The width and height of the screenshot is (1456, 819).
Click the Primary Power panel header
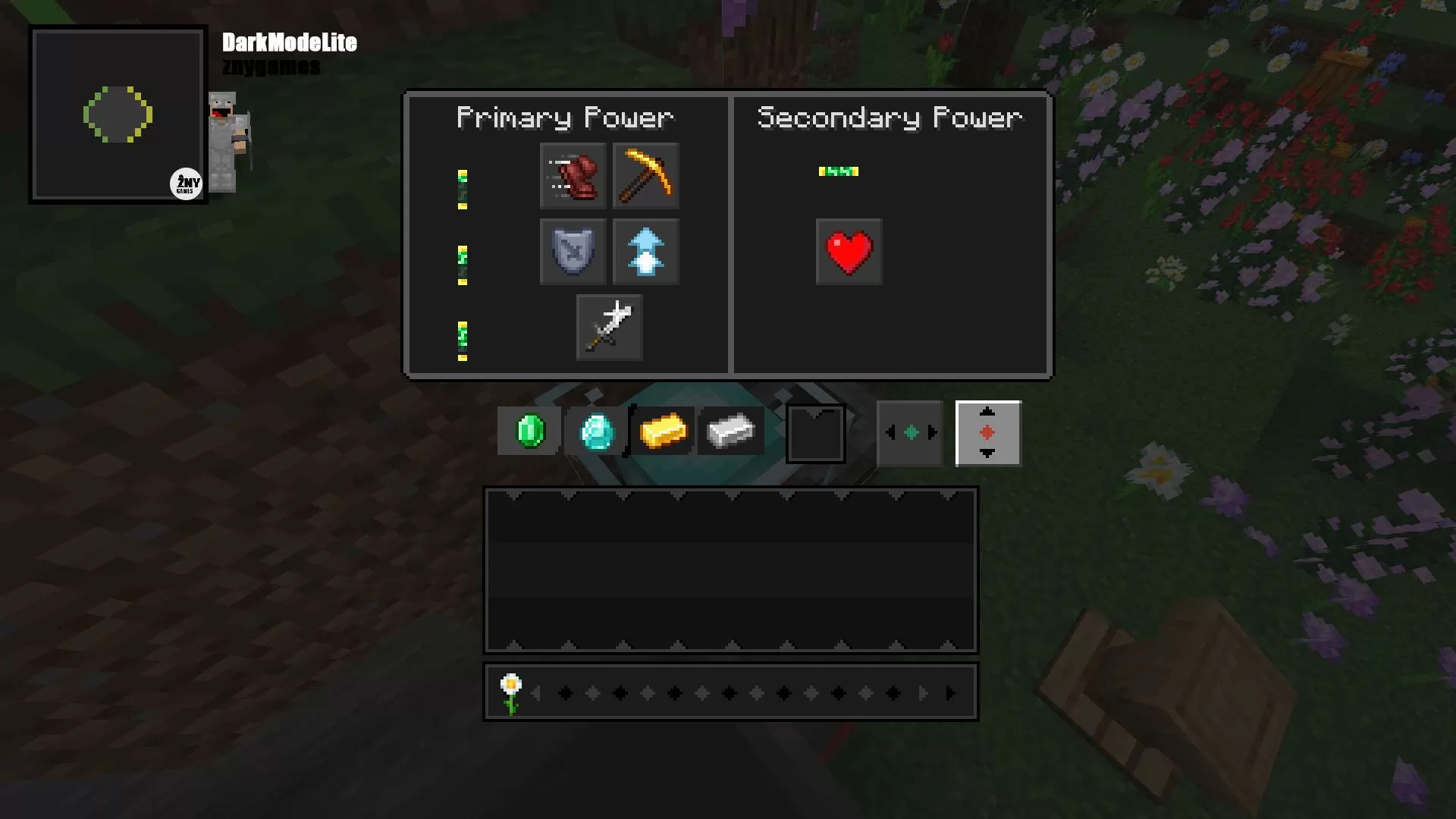point(566,117)
